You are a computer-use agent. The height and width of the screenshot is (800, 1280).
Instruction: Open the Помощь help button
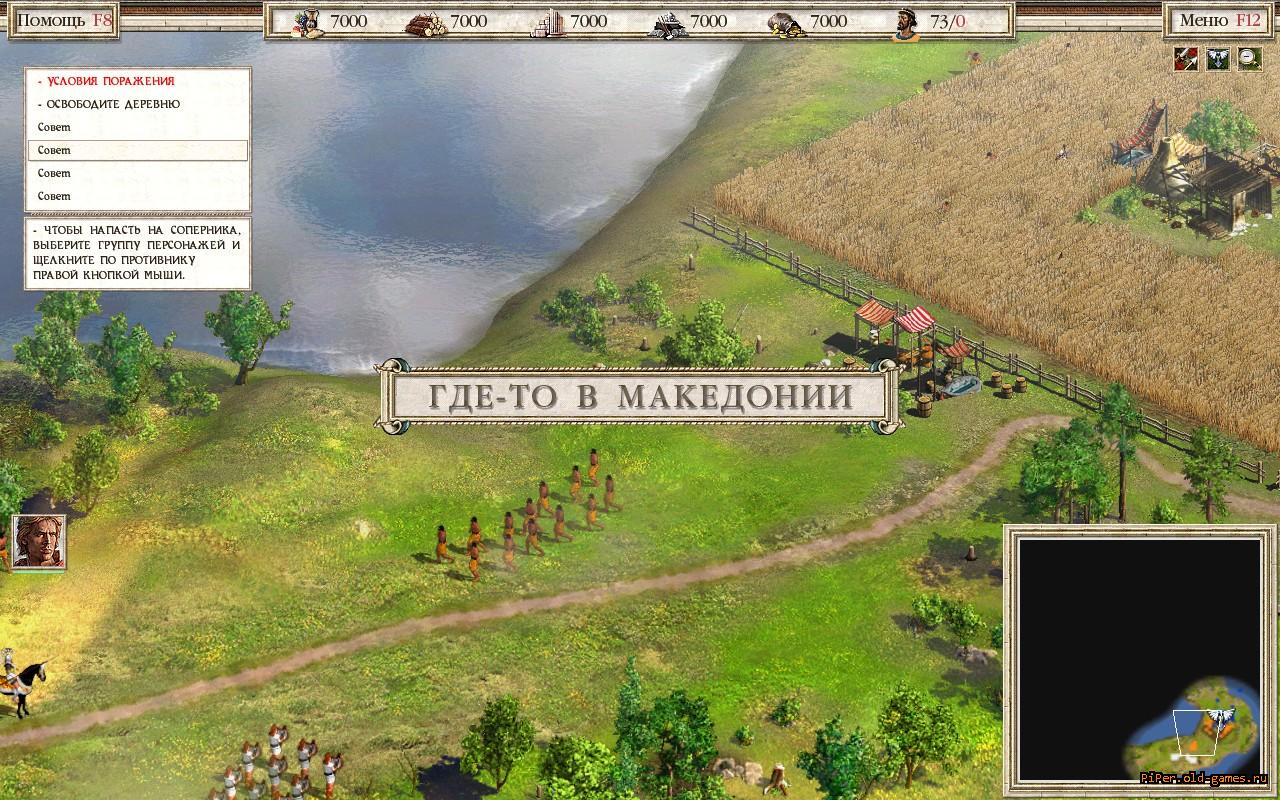pos(64,20)
